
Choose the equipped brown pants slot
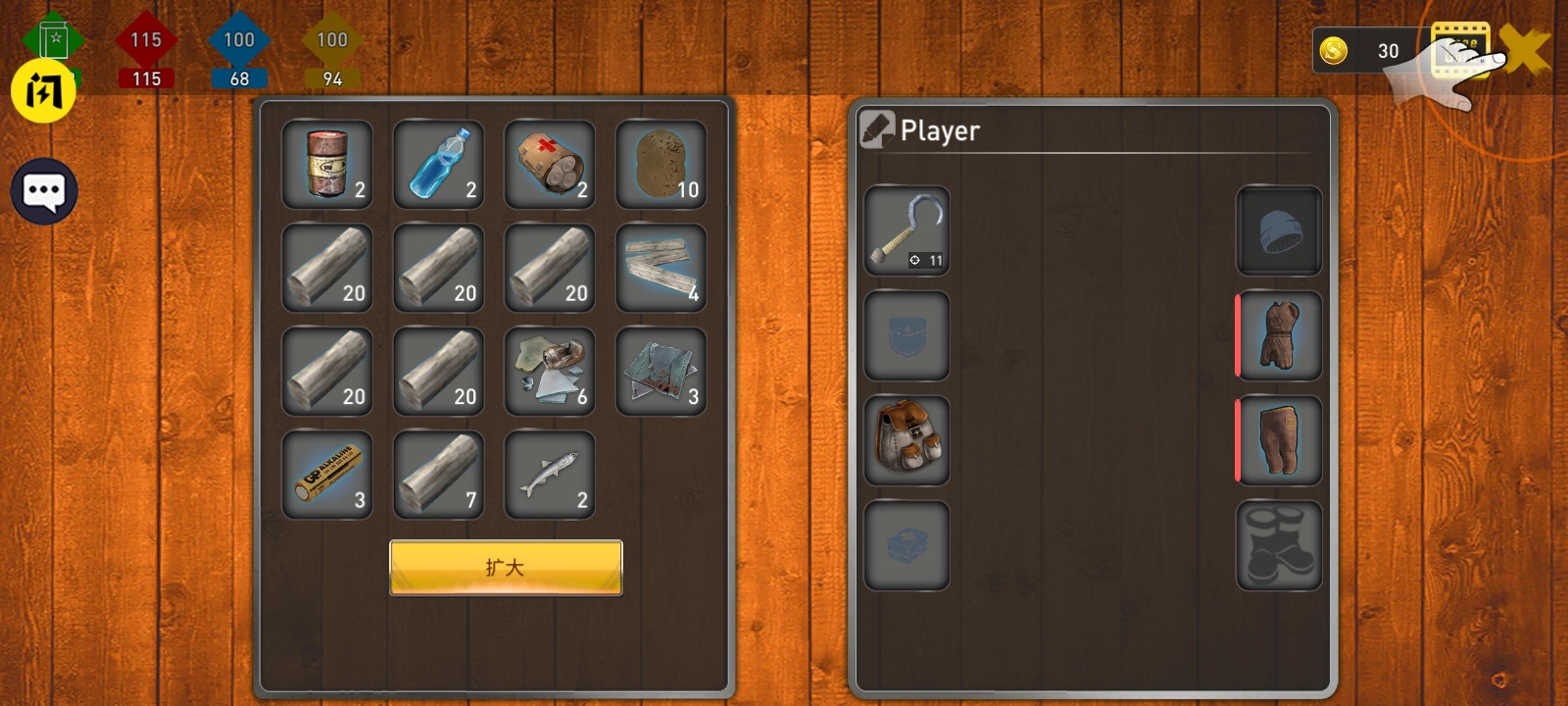1279,440
